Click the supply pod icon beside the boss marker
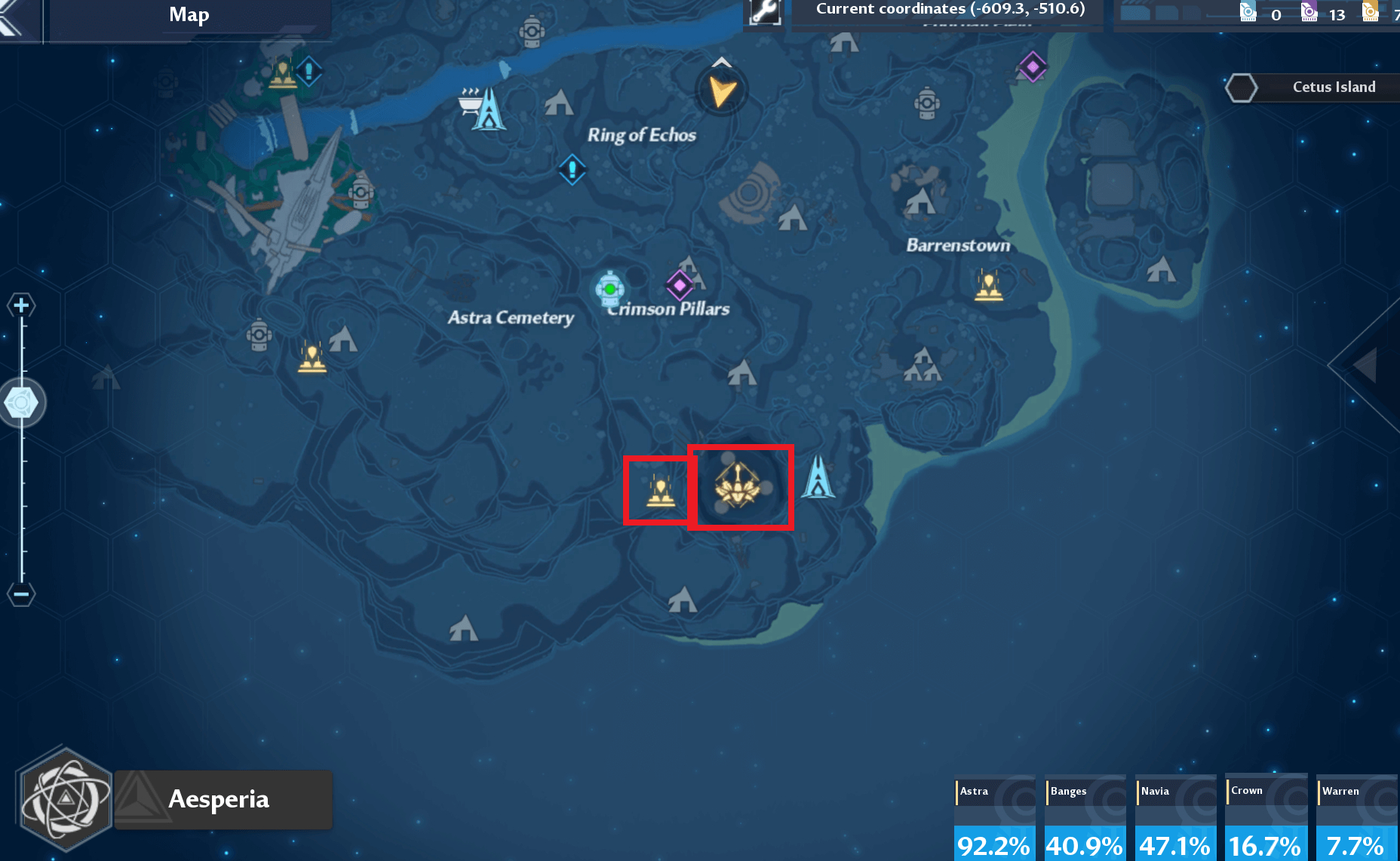The image size is (1400, 861). (x=659, y=490)
